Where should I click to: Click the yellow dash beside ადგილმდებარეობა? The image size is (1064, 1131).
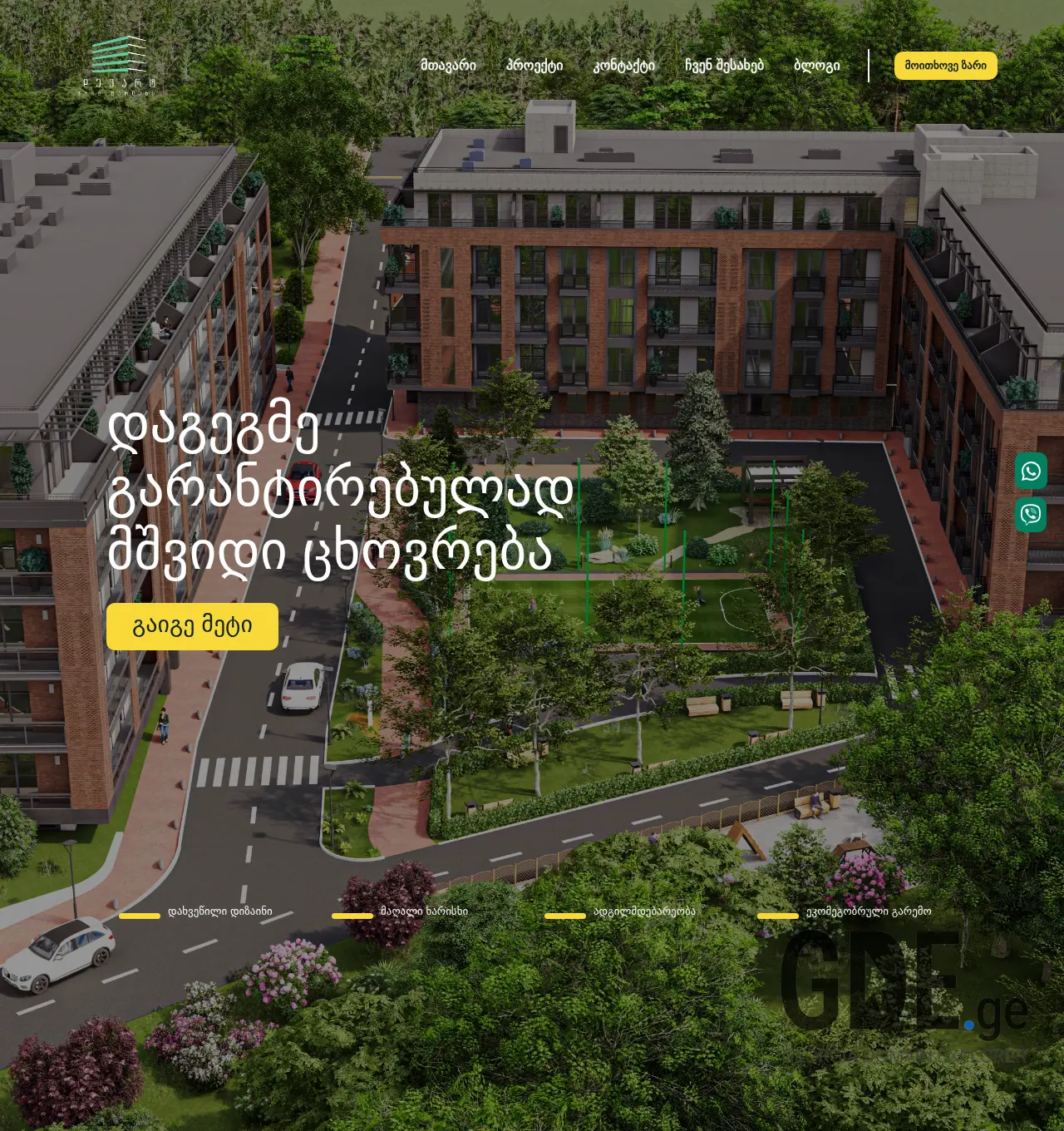565,916
